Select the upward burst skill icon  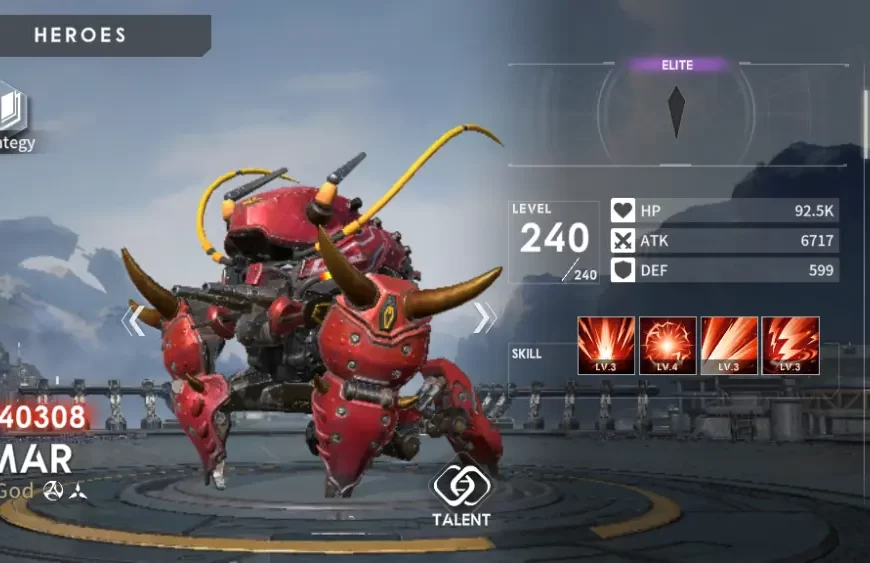[x=606, y=345]
